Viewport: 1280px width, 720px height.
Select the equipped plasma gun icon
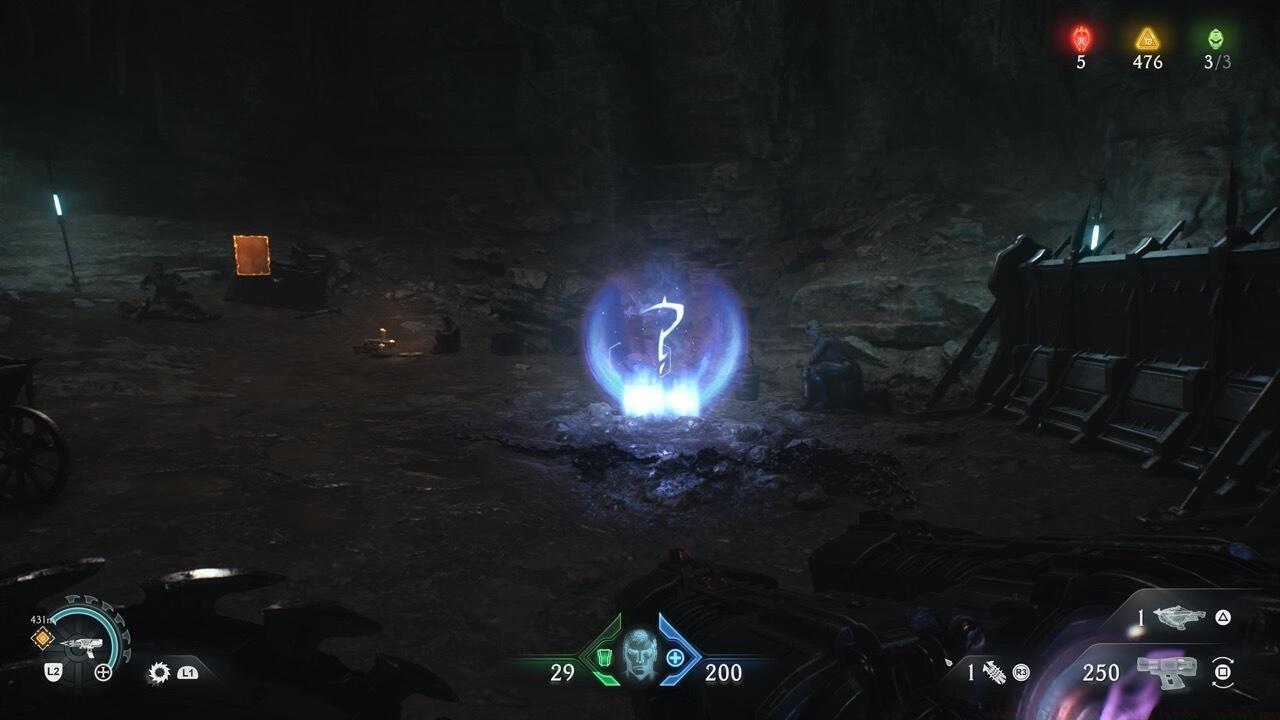tap(1167, 671)
